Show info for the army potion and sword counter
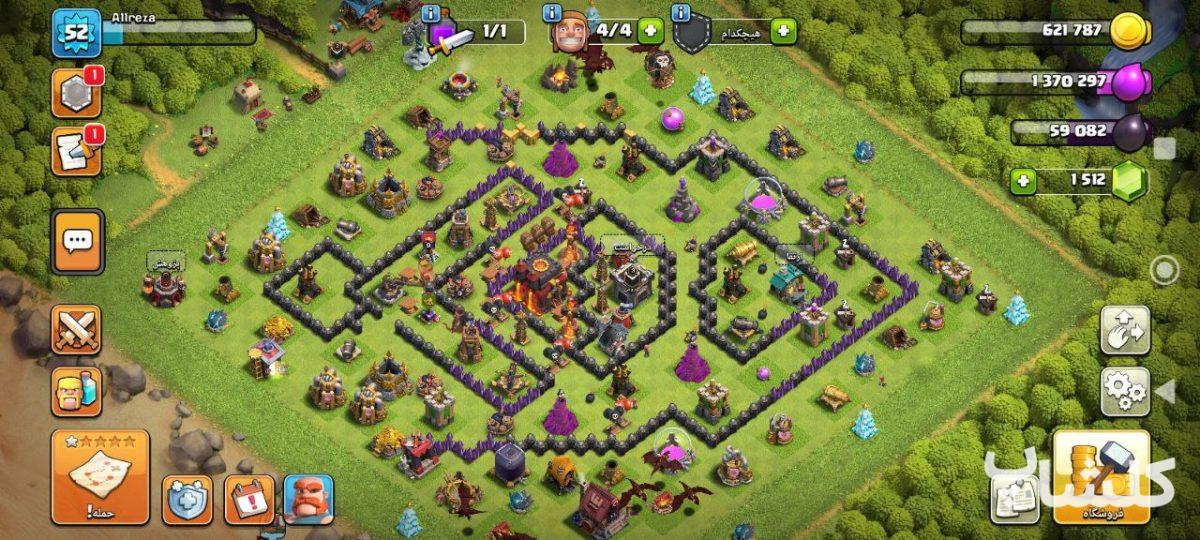The image size is (1200, 540). (x=430, y=14)
